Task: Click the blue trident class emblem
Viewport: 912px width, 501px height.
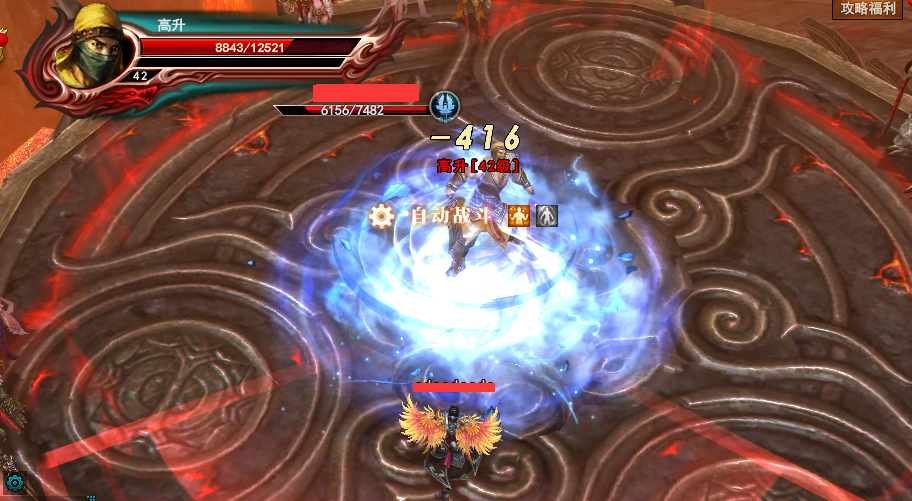Action: pyautogui.click(x=443, y=105)
